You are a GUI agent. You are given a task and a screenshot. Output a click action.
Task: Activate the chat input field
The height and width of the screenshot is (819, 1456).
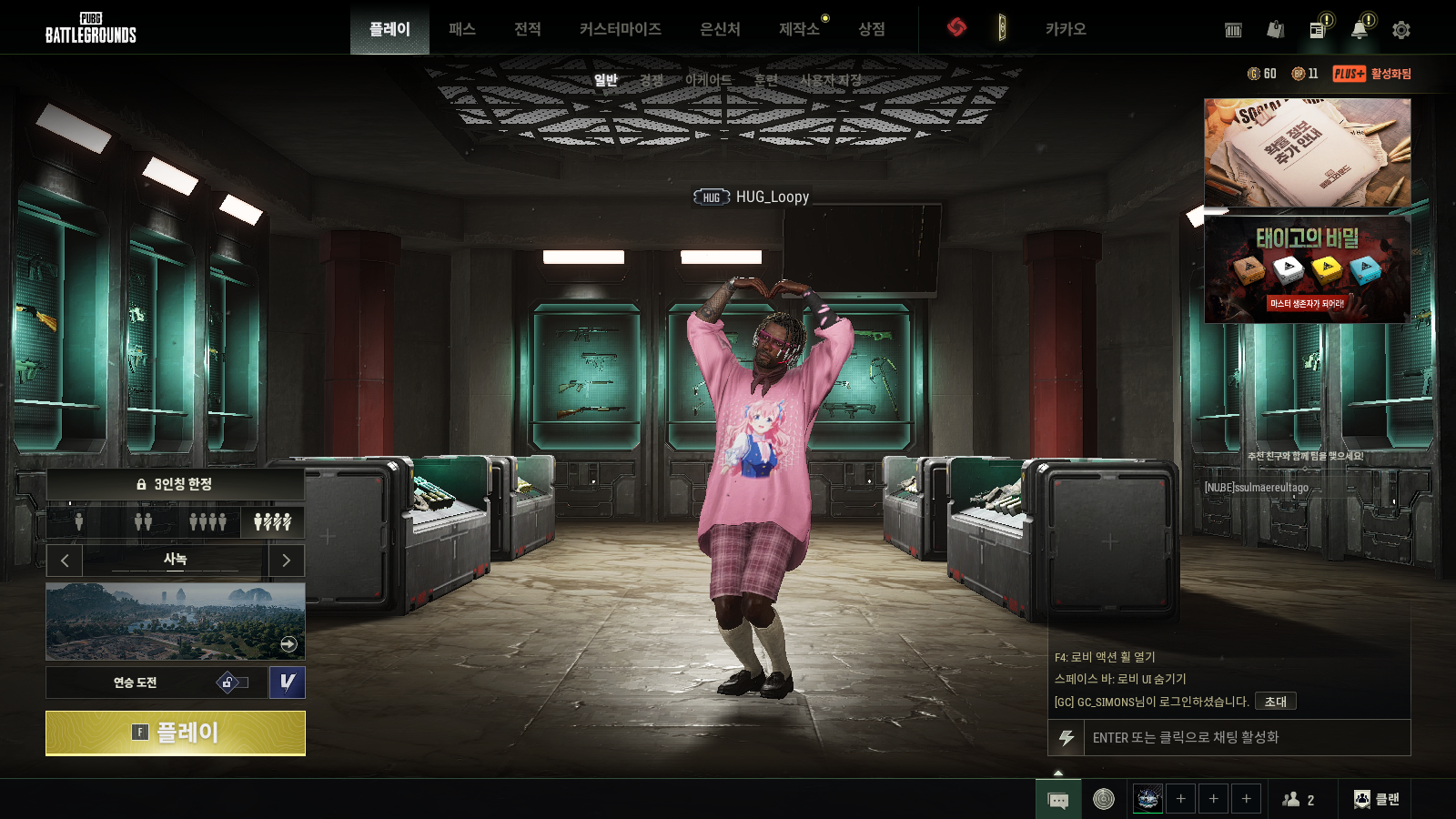[x=1247, y=737]
